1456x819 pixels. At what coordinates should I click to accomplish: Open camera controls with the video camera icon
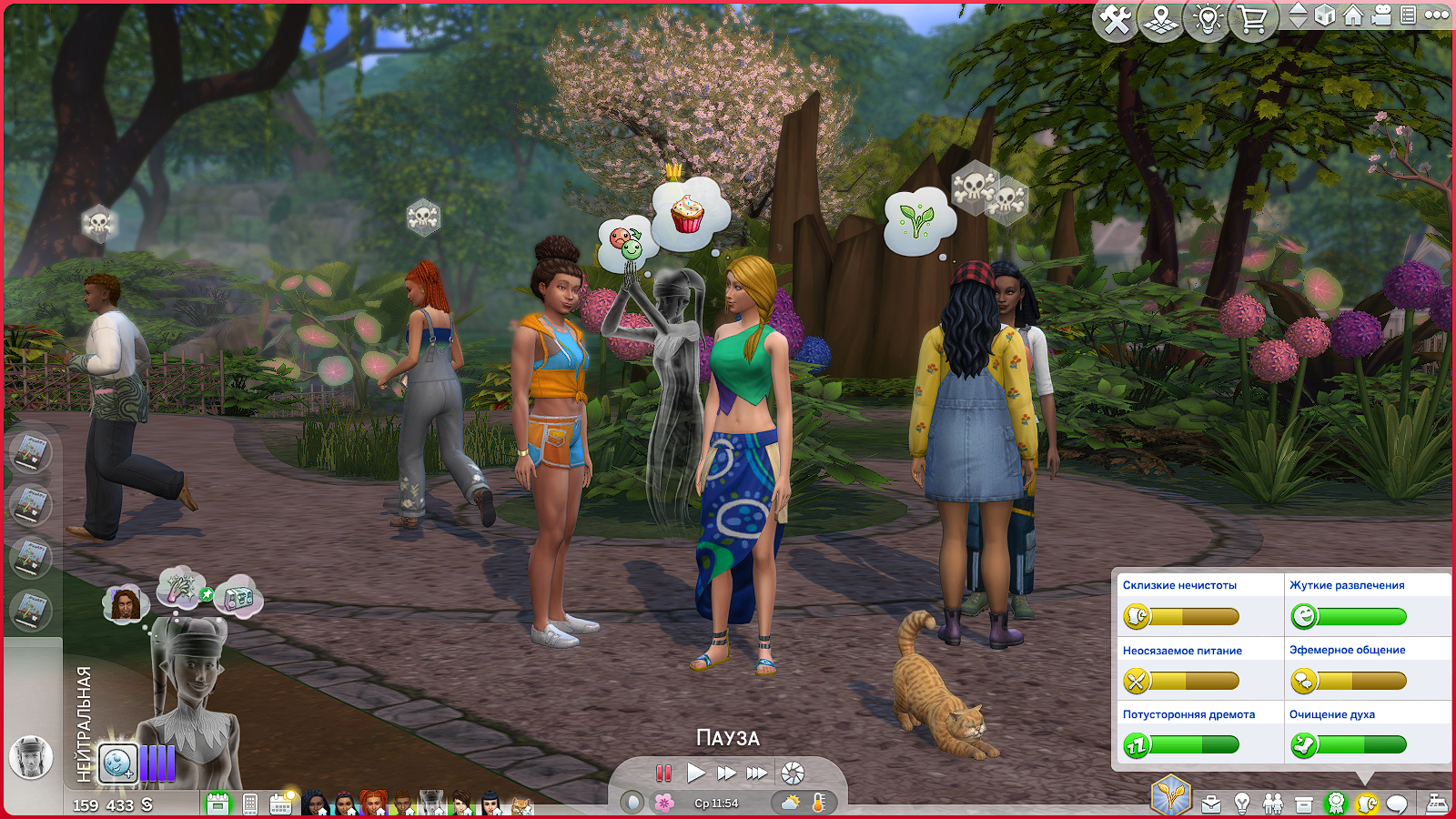click(1381, 15)
